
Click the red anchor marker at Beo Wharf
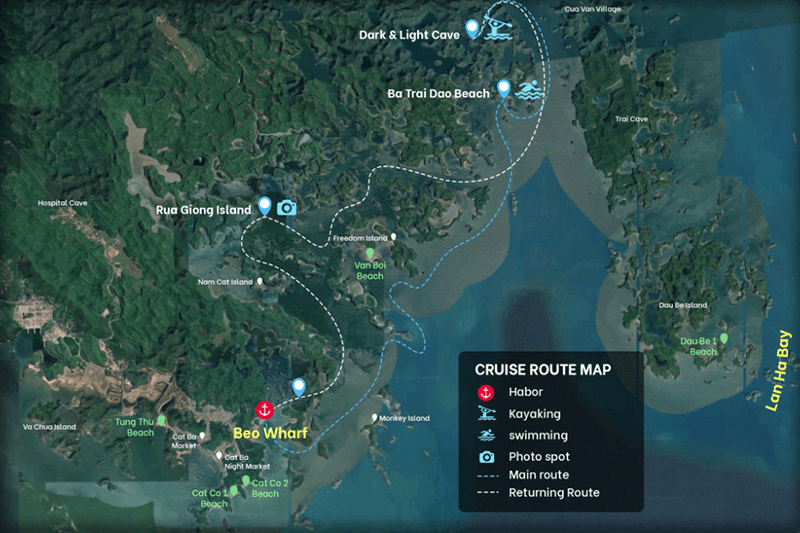[x=265, y=410]
